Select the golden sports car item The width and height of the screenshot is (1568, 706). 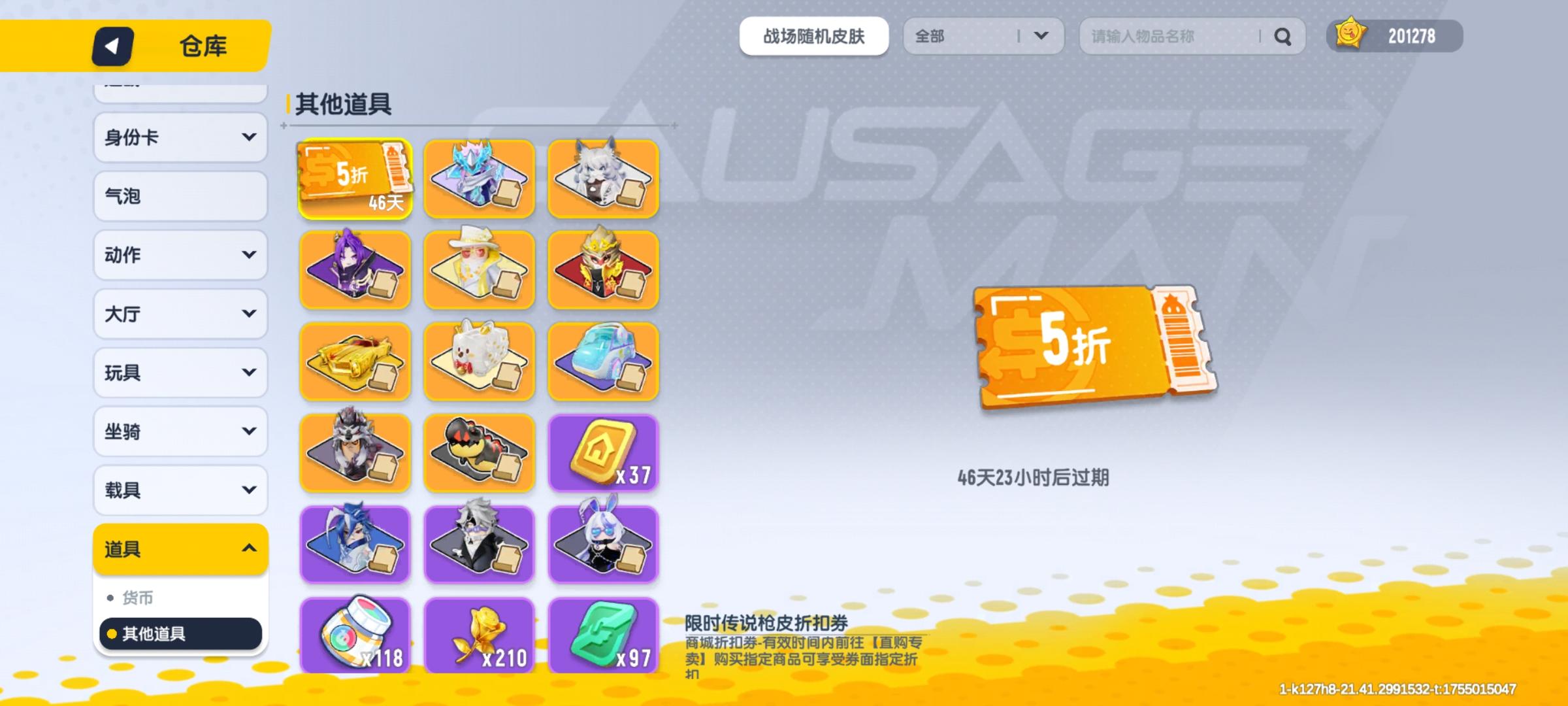(355, 361)
